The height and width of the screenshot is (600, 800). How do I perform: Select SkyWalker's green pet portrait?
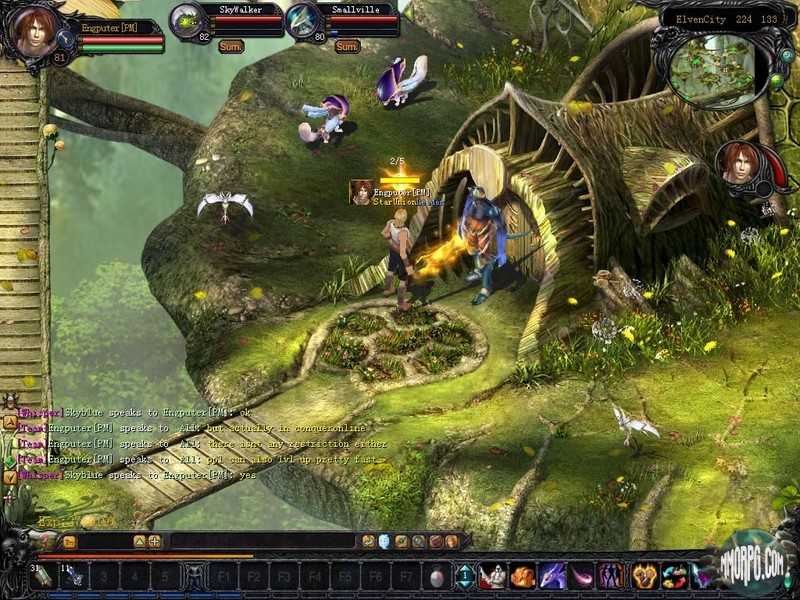pos(188,21)
